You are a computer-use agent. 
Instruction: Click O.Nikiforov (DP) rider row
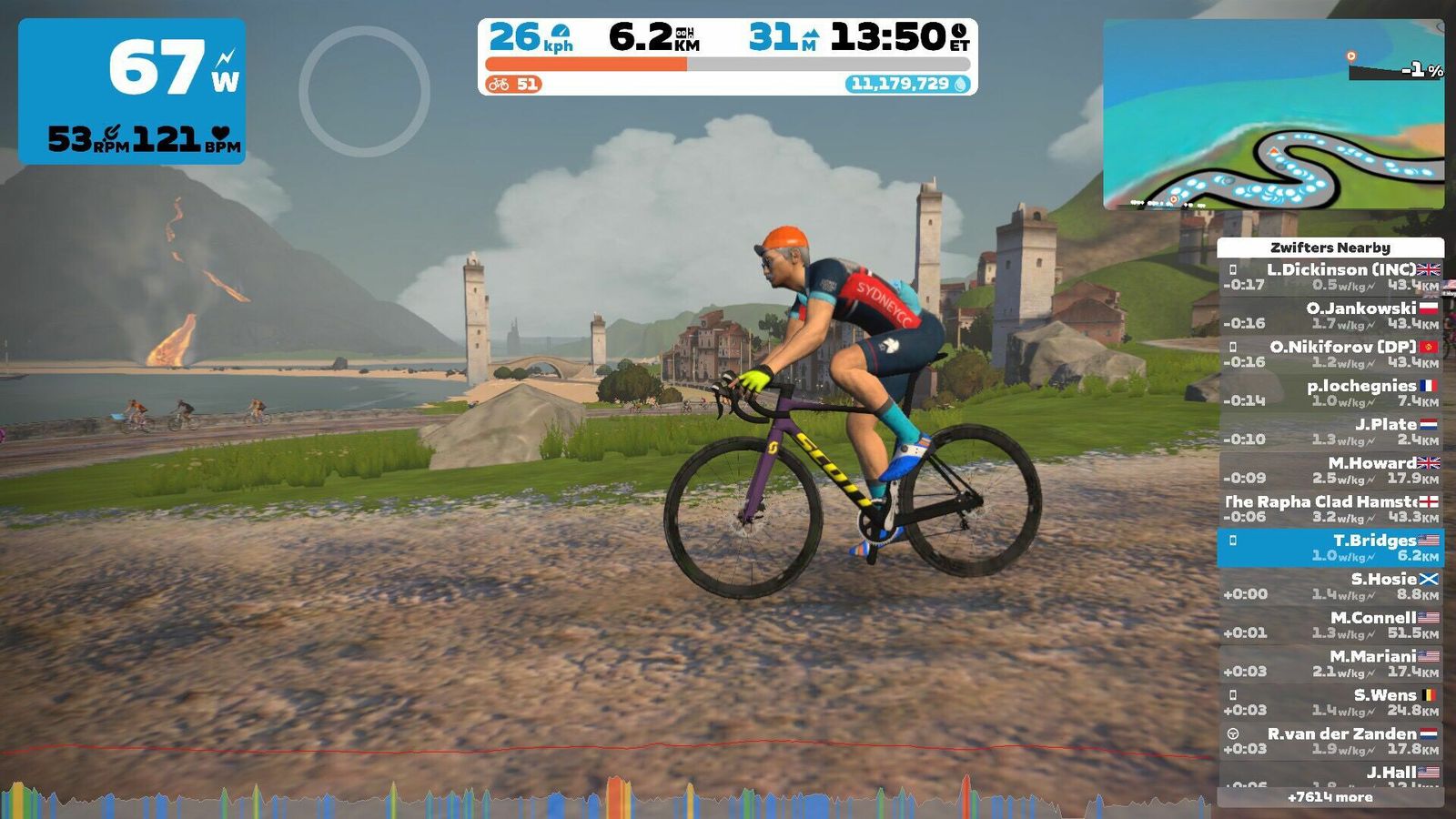click(1330, 354)
